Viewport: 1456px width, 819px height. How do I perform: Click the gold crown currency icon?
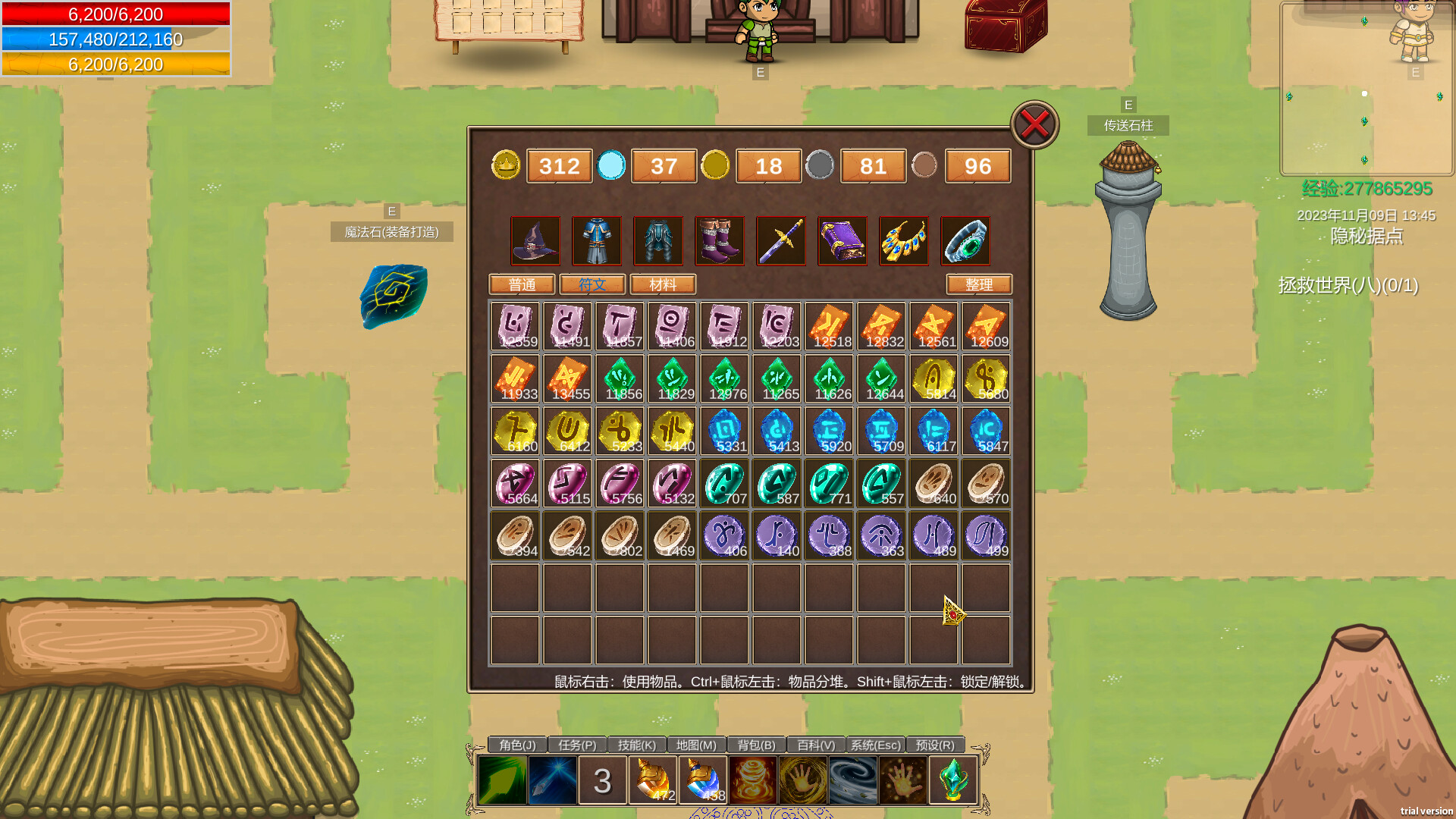pos(506,166)
